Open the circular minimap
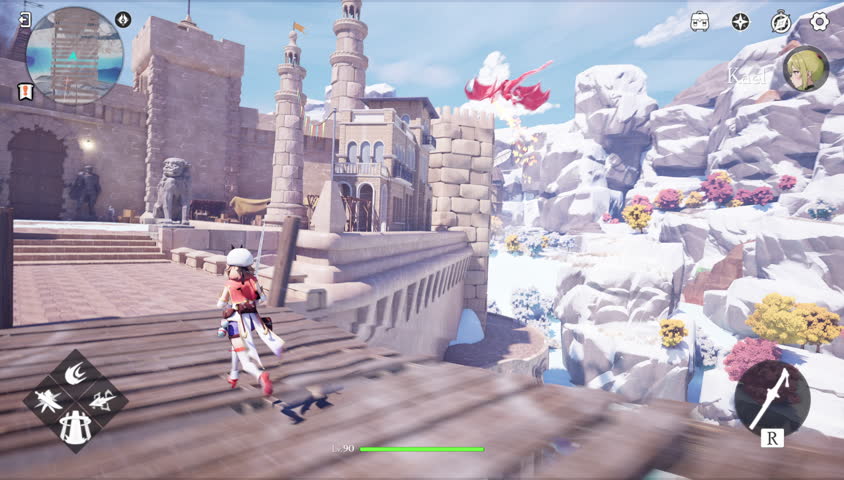Viewport: 844px width, 480px height. 74,56
